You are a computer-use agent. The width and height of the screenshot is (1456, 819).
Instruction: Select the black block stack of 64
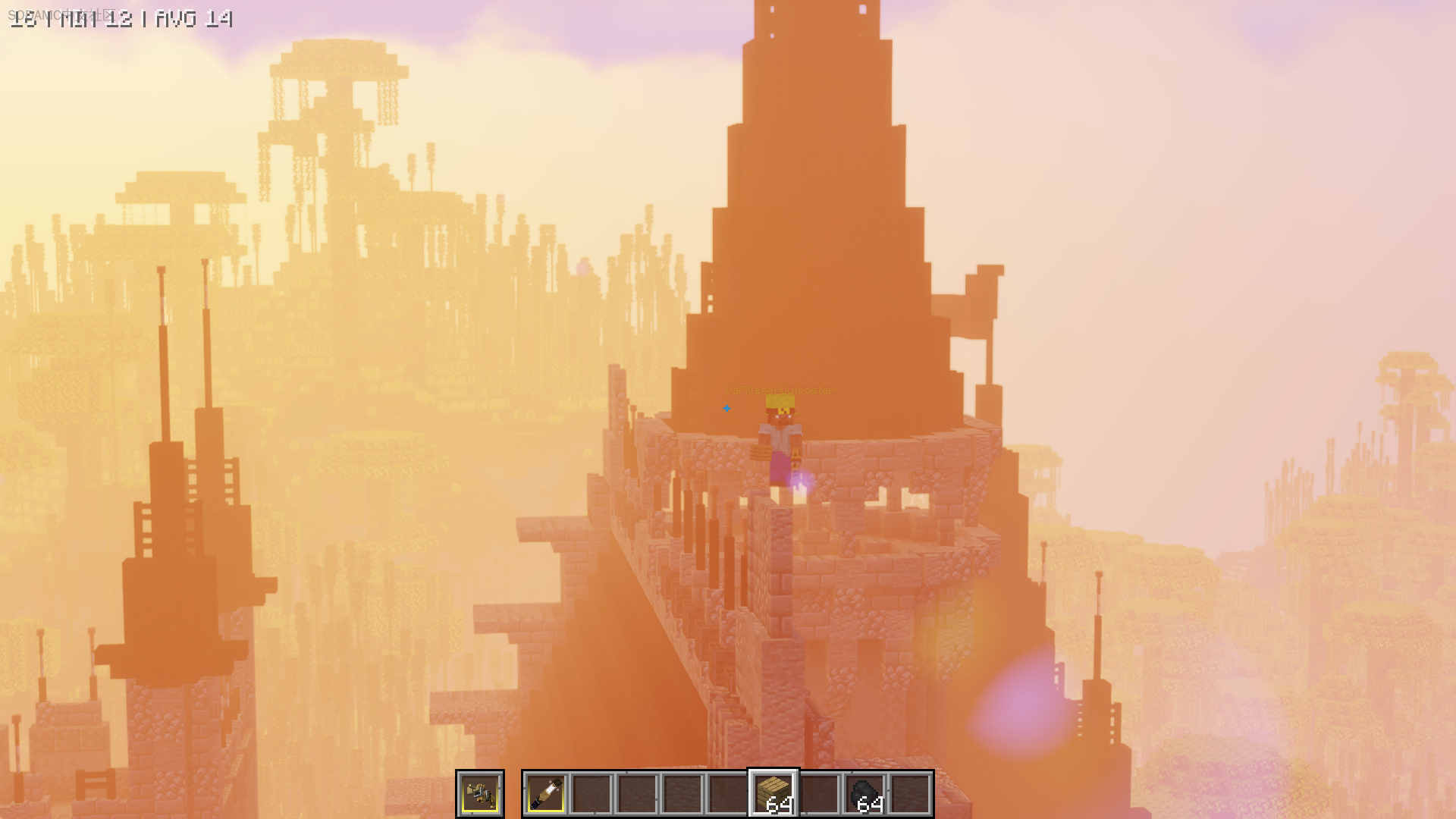pos(864,794)
